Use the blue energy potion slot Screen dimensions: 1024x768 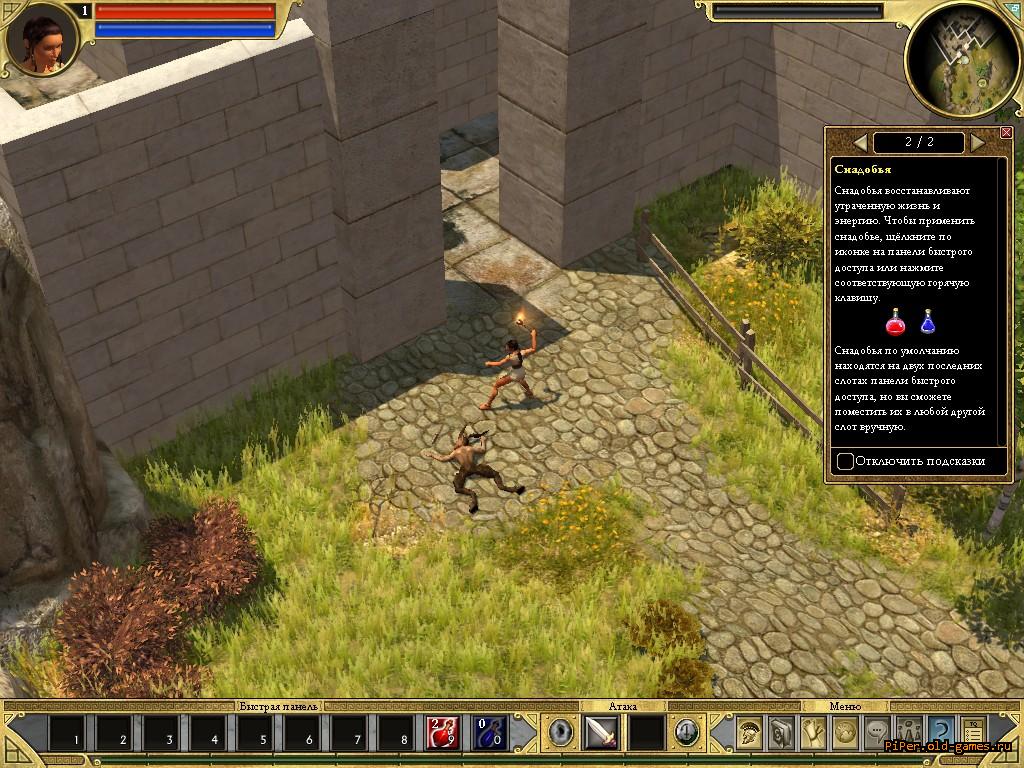(489, 733)
